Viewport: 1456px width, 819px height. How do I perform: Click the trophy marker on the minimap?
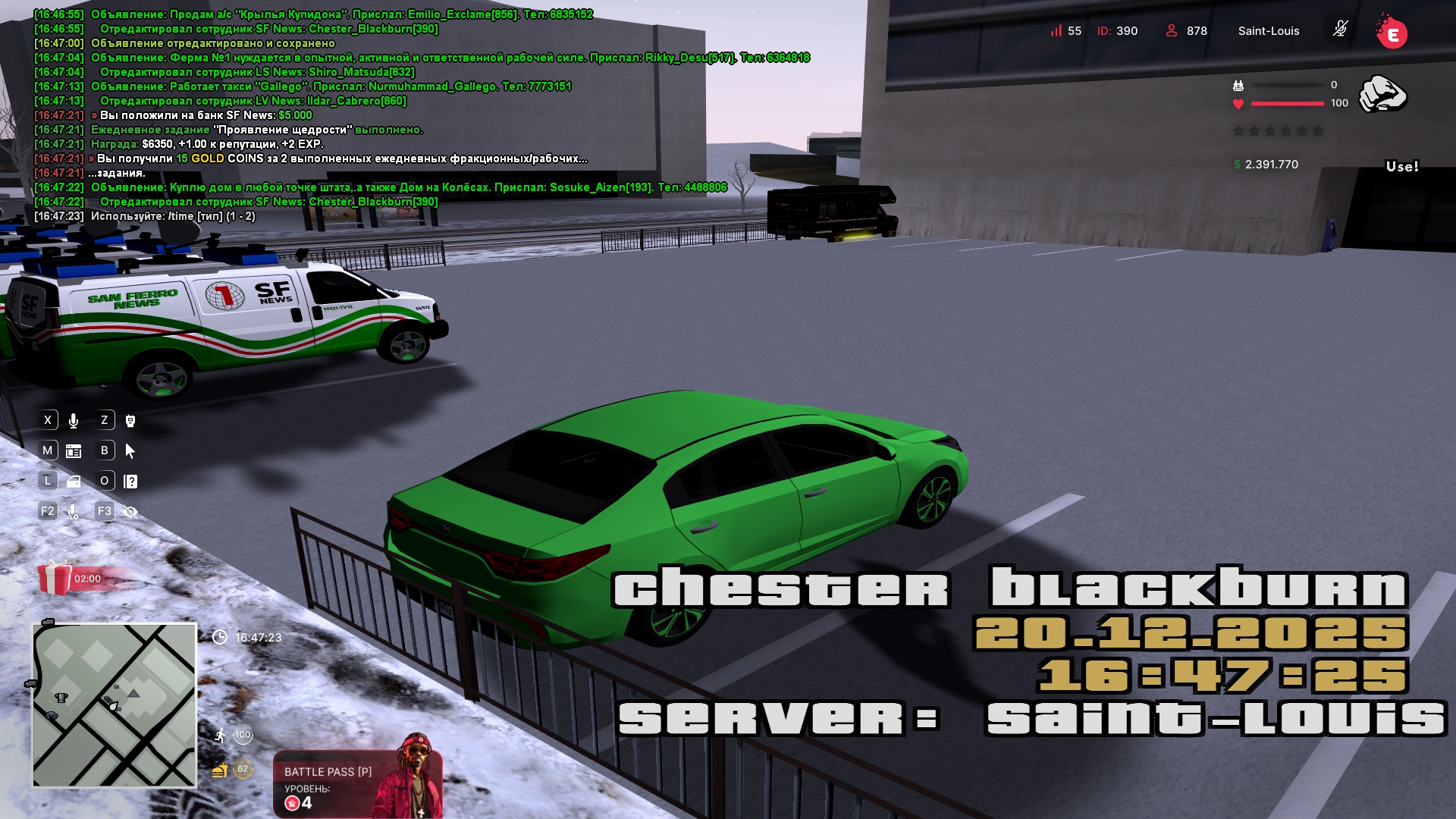coord(61,698)
